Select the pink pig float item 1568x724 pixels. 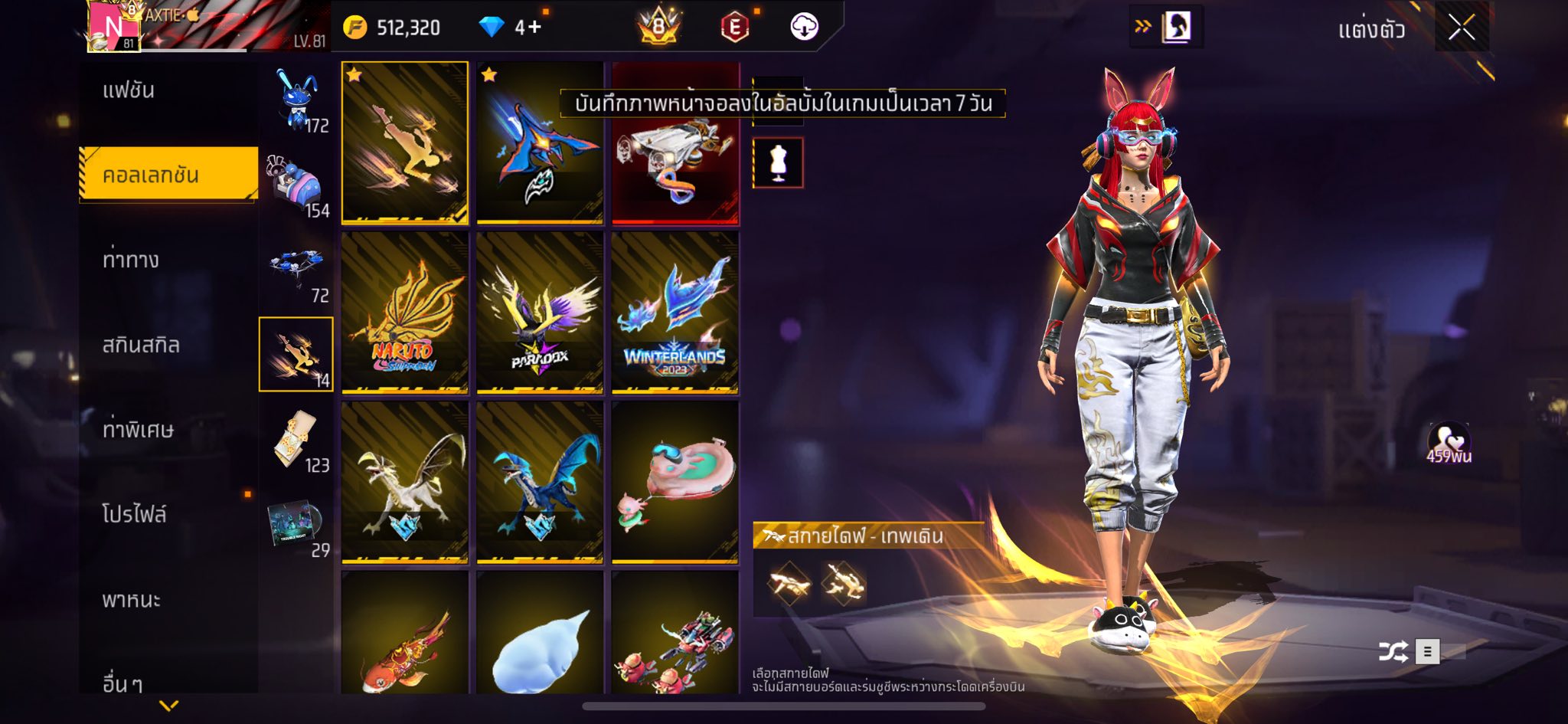[x=675, y=482]
